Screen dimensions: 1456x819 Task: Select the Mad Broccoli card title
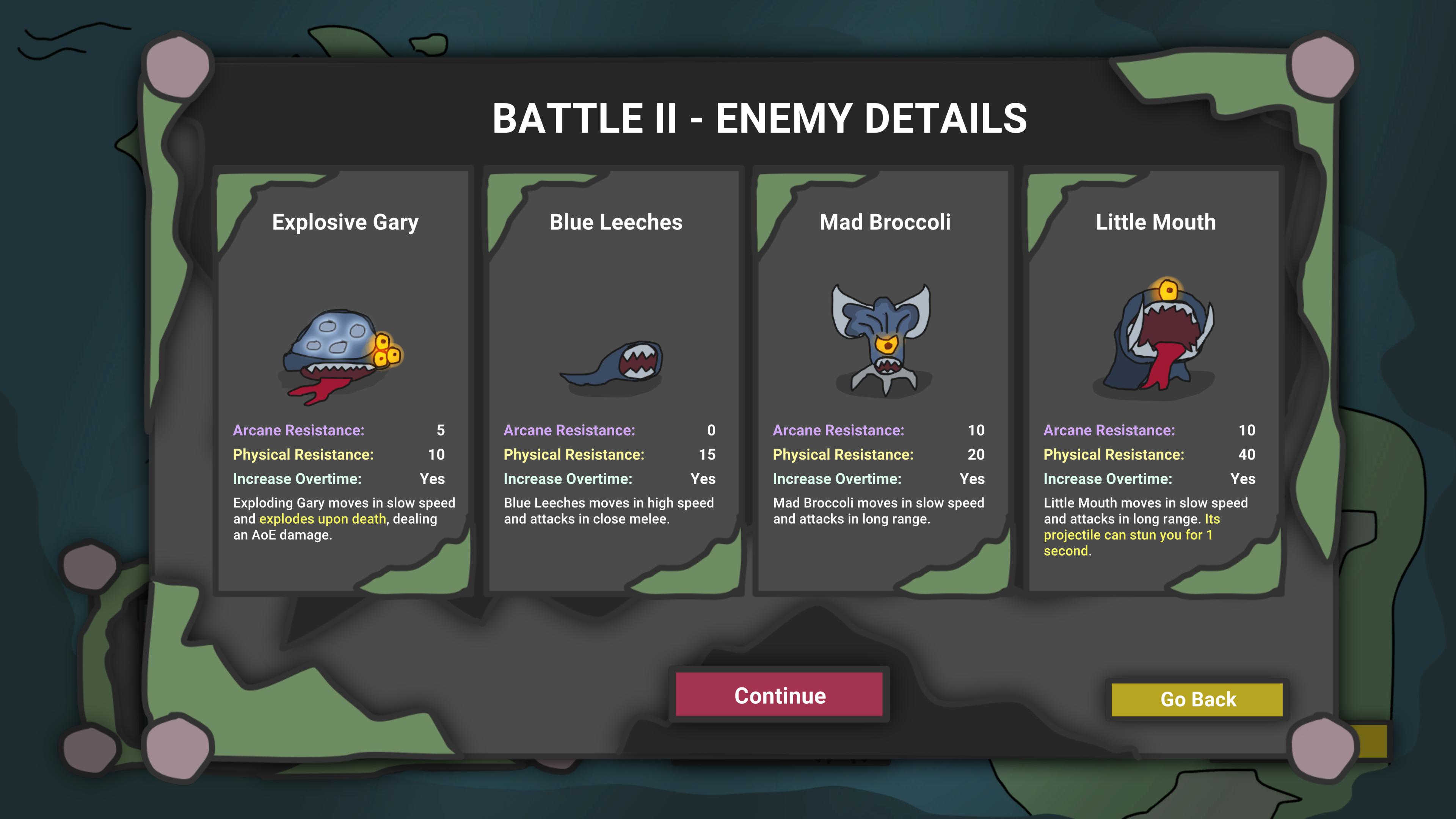(x=884, y=222)
